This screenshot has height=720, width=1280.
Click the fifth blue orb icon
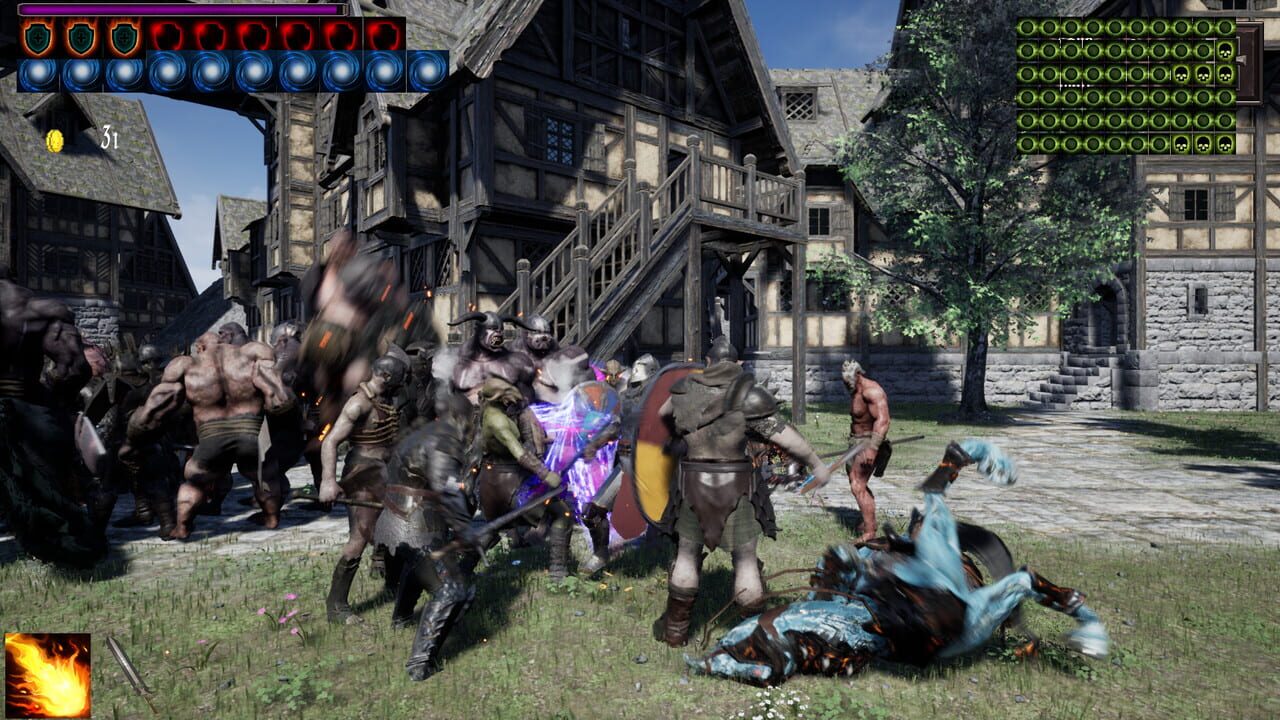209,72
